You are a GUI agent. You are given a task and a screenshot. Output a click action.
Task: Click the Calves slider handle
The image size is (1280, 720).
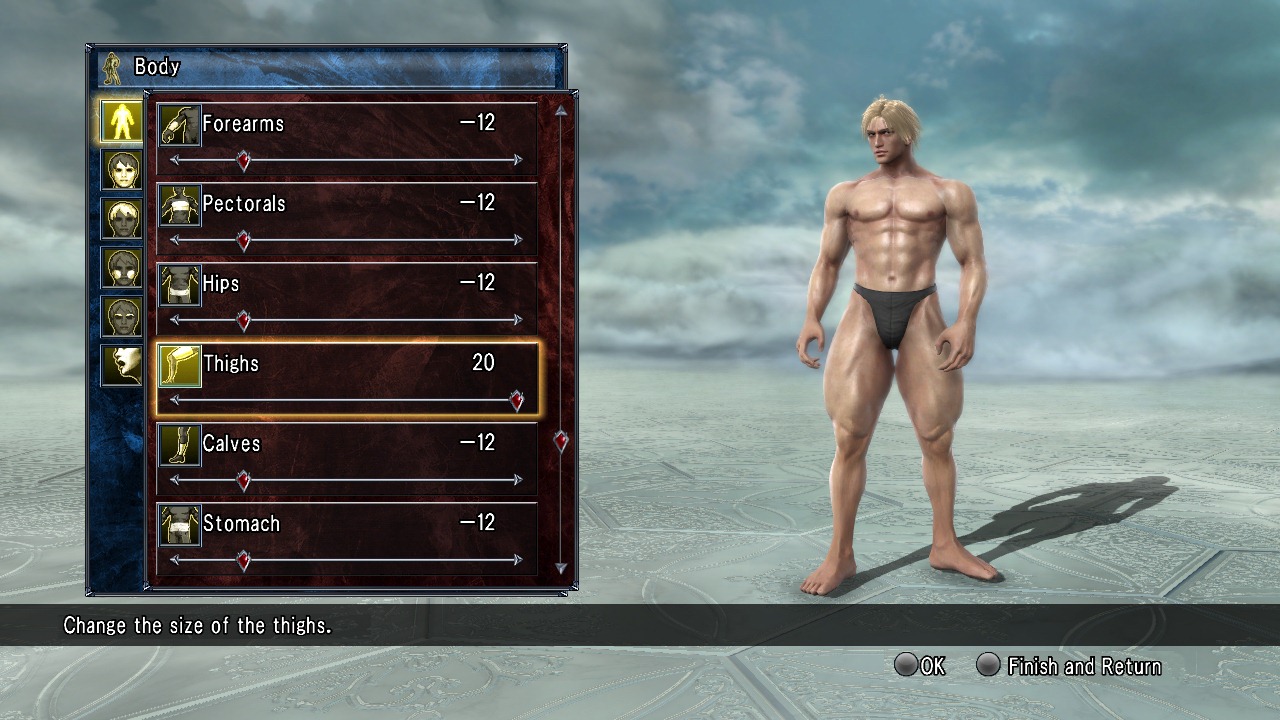[243, 480]
